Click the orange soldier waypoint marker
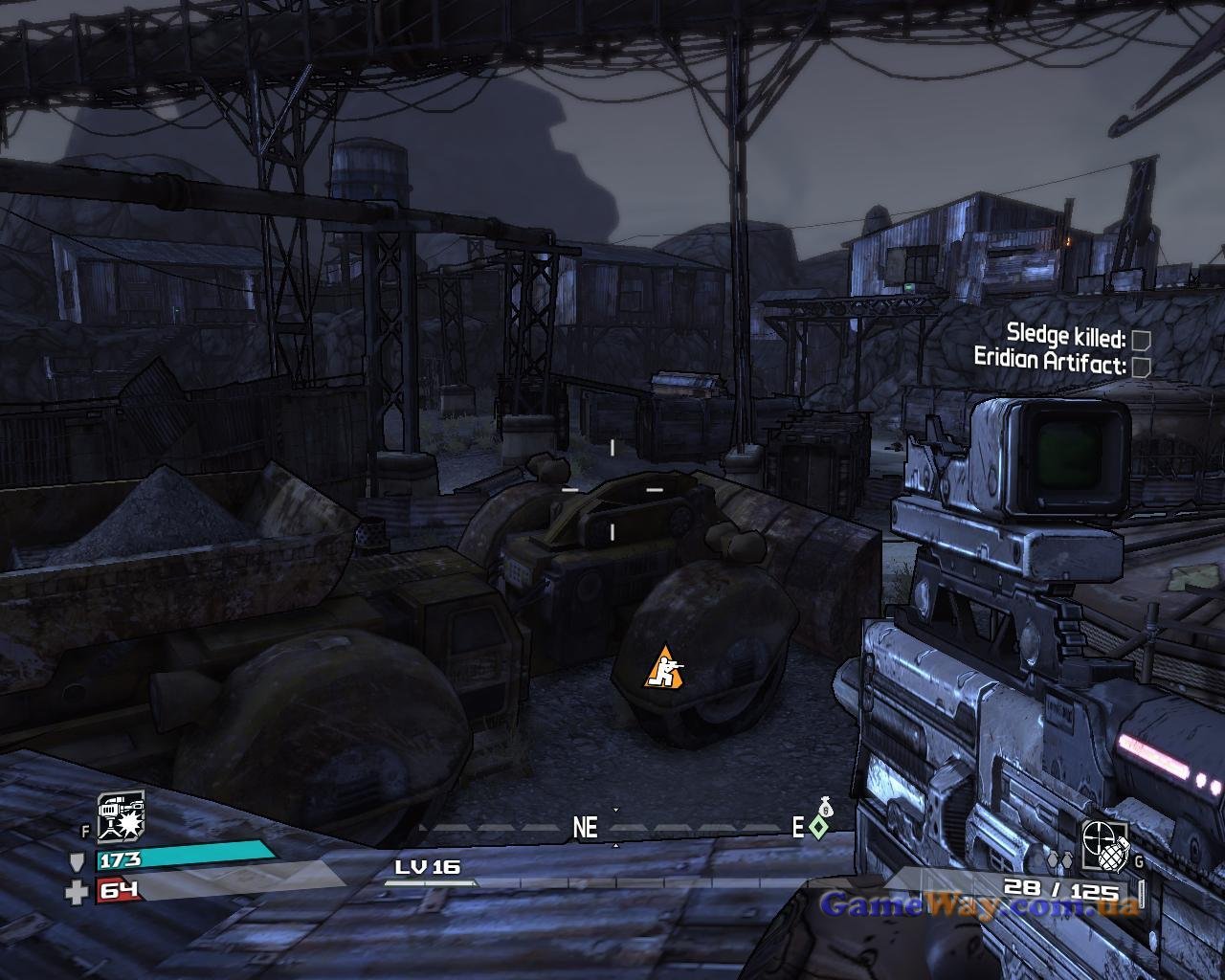Image resolution: width=1225 pixels, height=980 pixels. 662,666
